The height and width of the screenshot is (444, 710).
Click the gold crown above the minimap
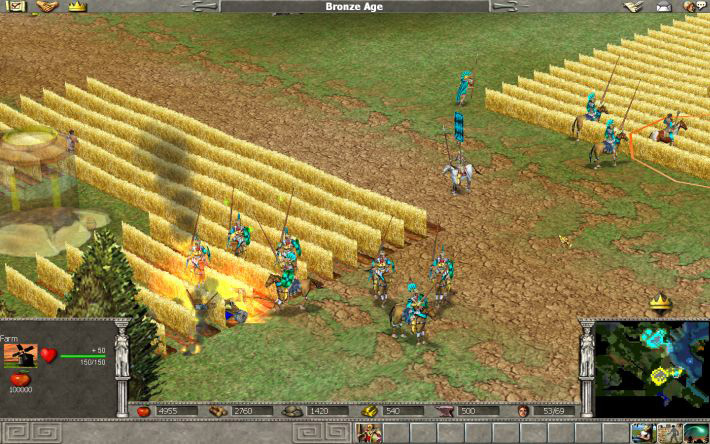point(659,301)
